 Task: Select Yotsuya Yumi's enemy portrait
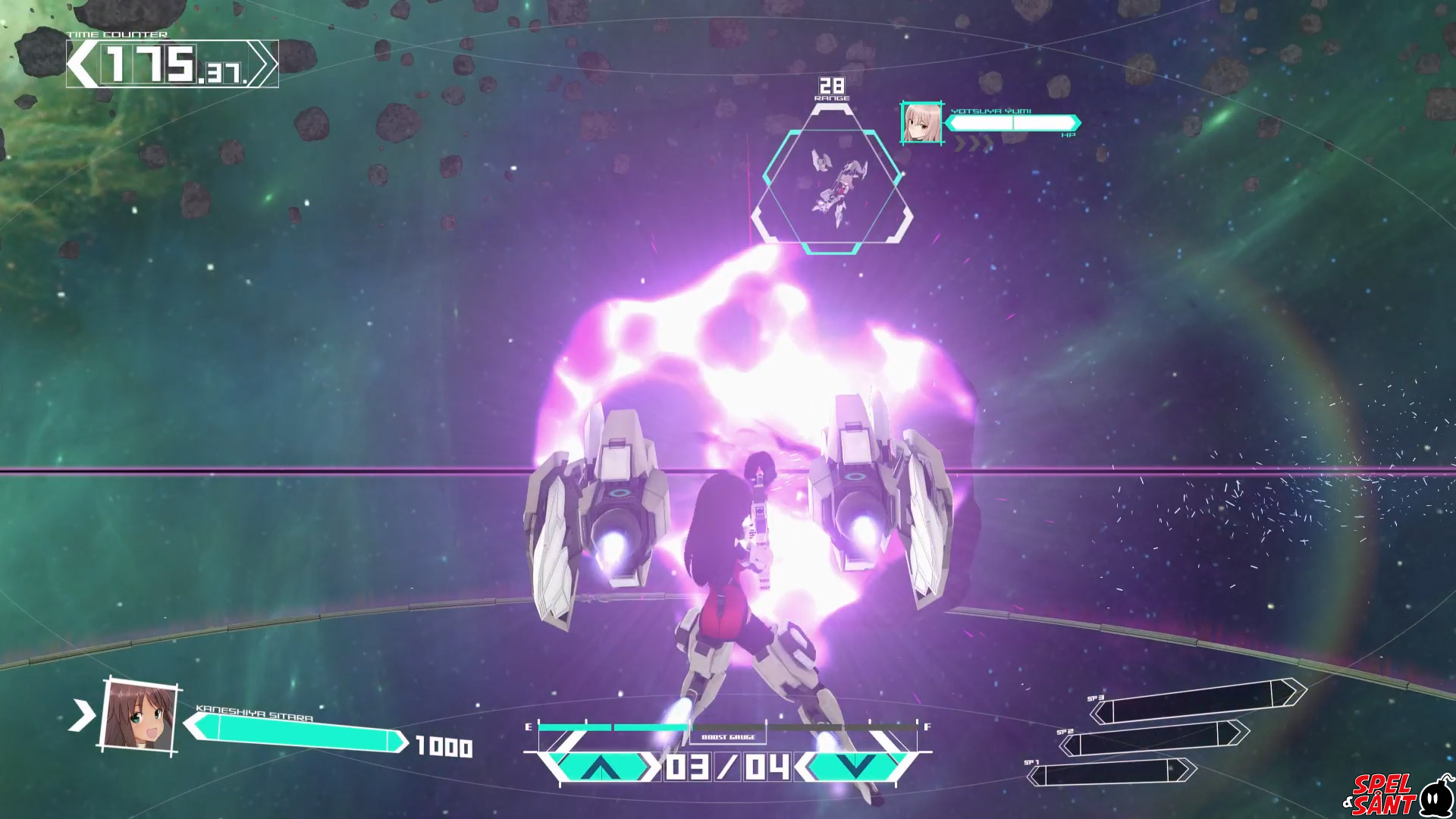point(921,123)
